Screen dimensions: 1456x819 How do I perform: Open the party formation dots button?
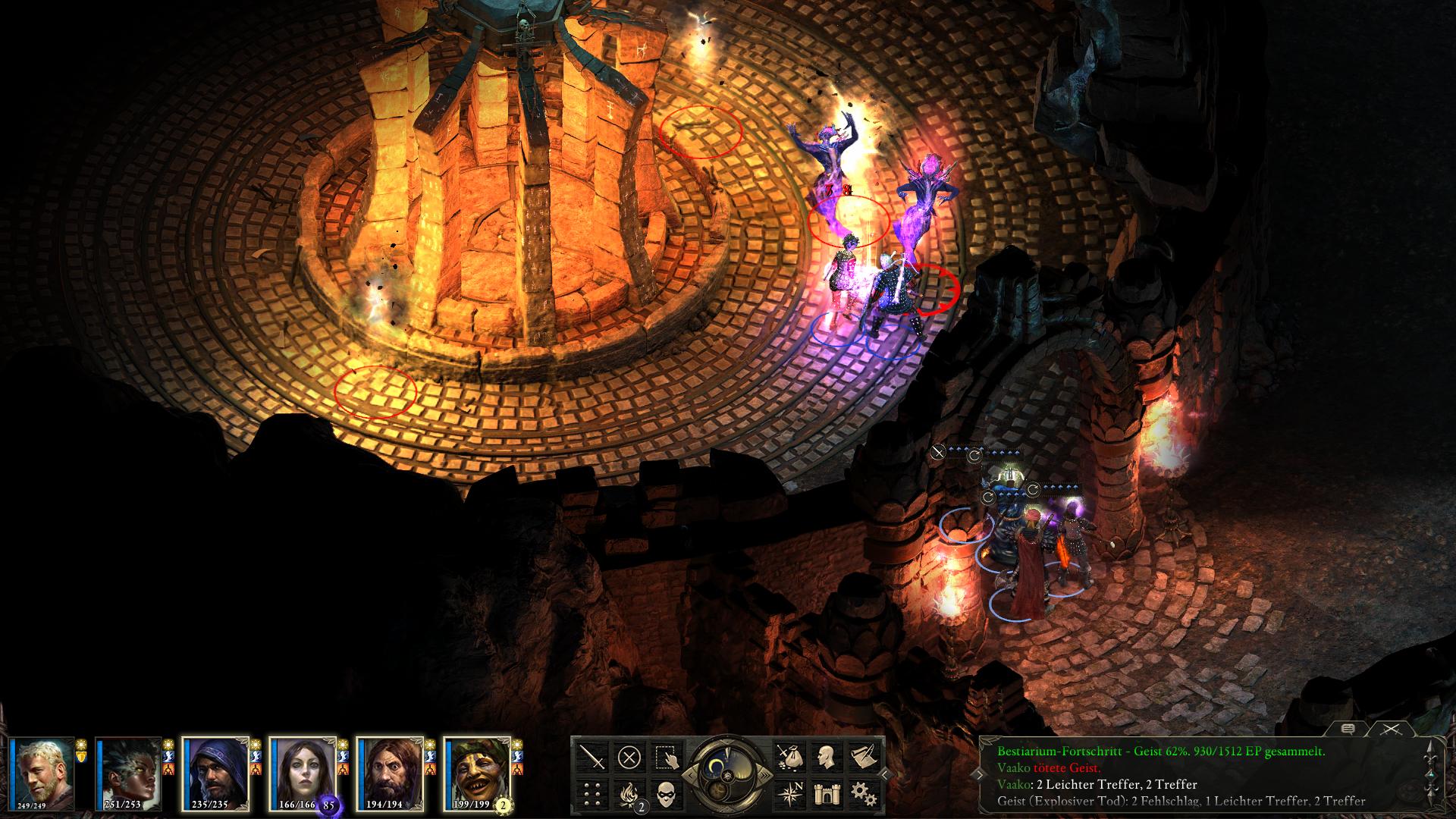click(592, 794)
